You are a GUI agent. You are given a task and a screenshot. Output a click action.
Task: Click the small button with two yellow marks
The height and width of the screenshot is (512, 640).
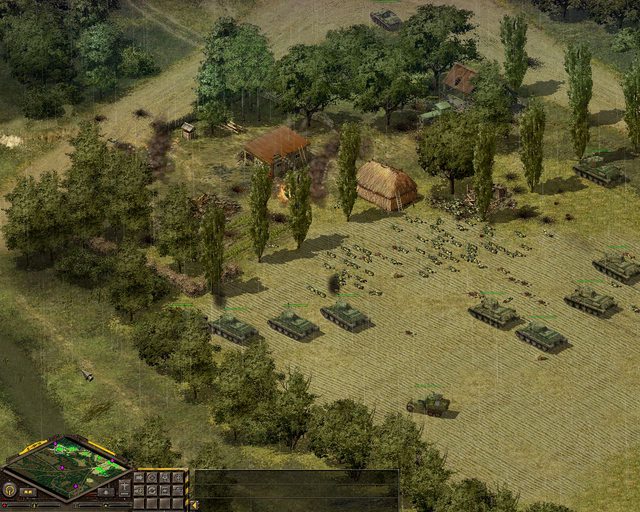[x=28, y=492]
